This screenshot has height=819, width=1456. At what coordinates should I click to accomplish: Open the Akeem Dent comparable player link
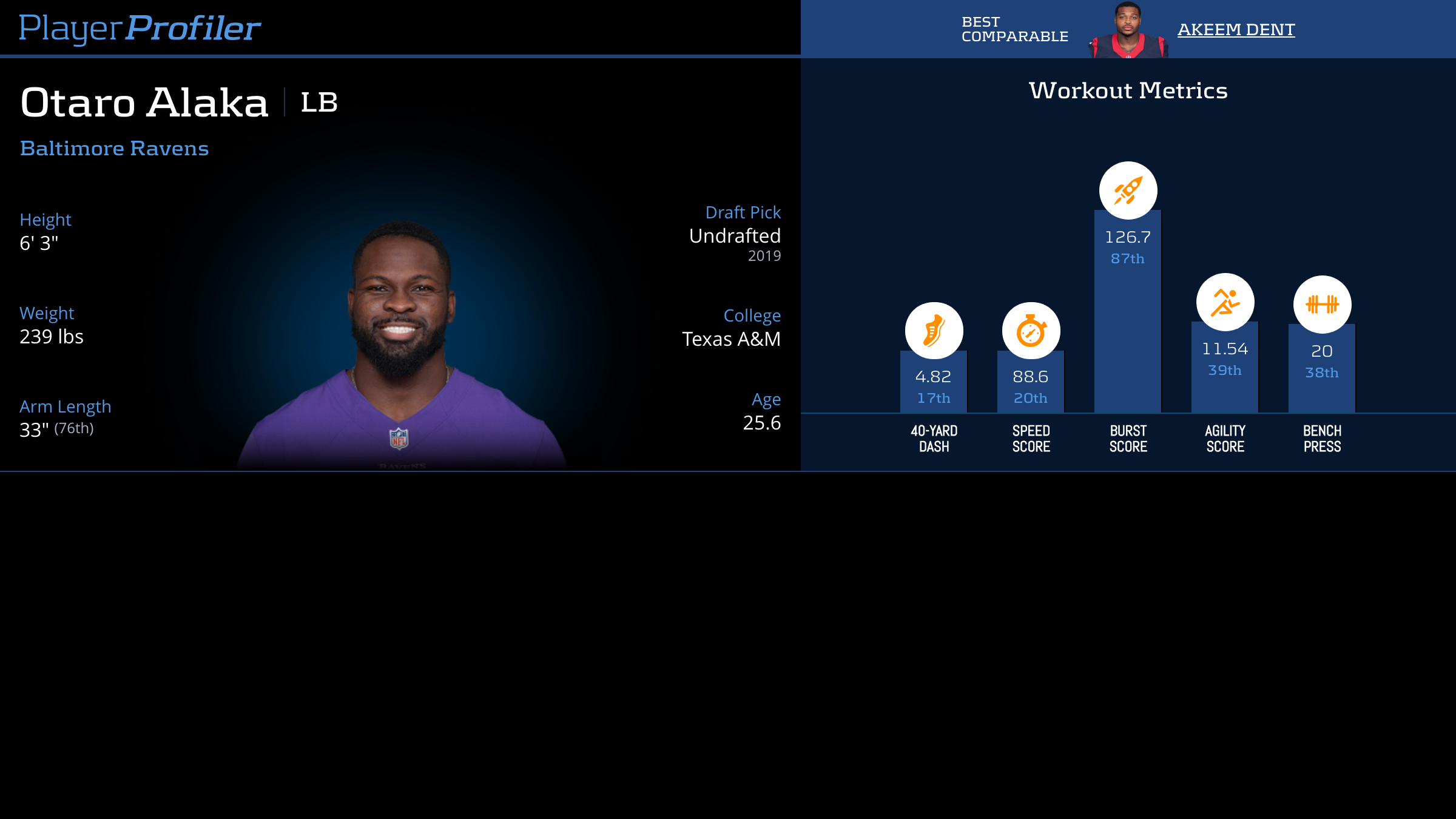tap(1236, 29)
